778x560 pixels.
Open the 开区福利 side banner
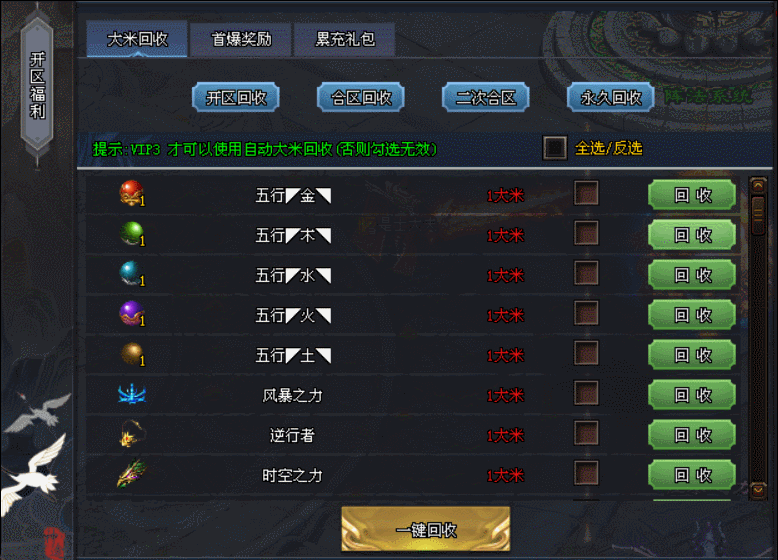tap(38, 90)
